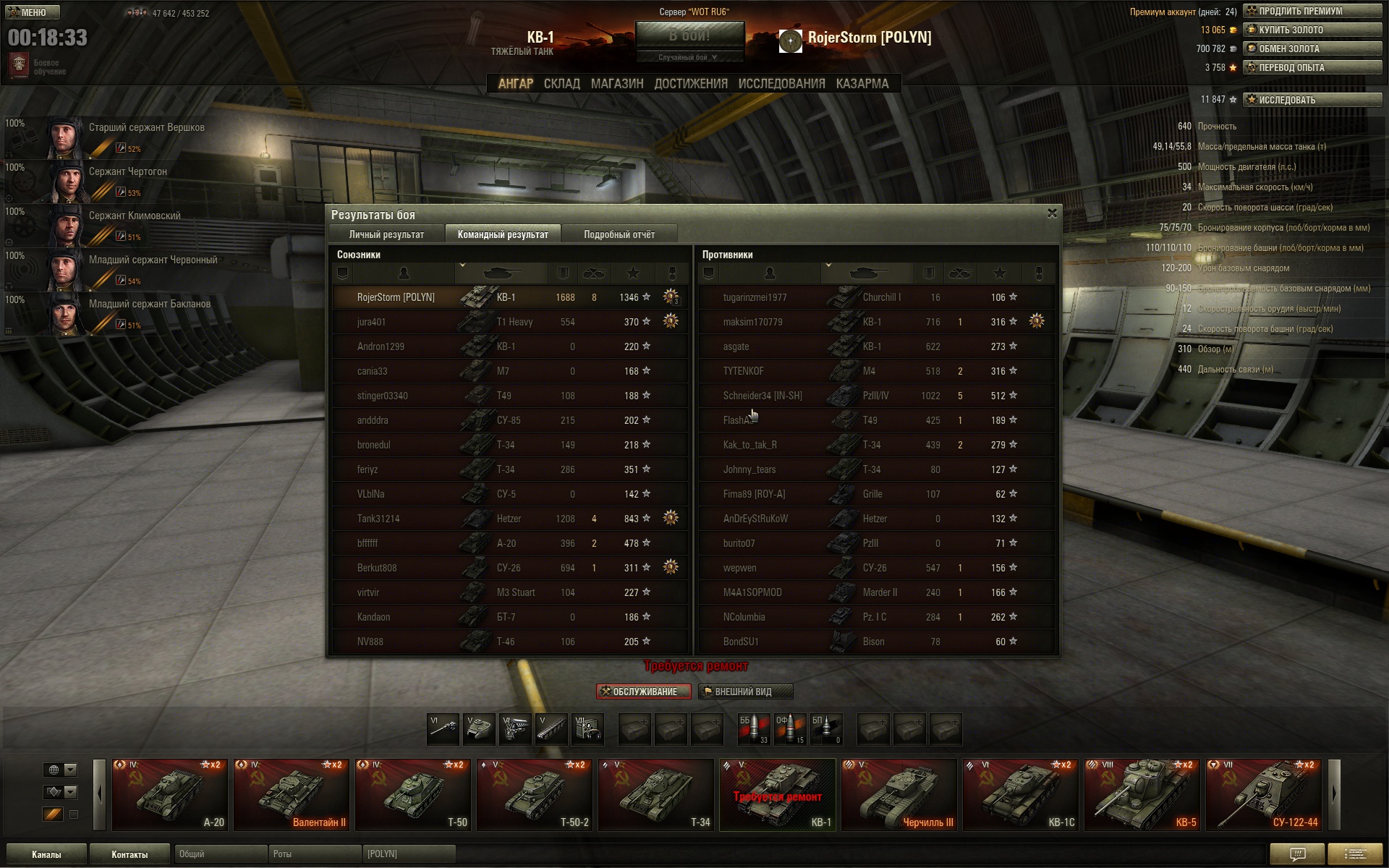Open the Каналы chat channels
1389x868 pixels.
pyautogui.click(x=46, y=854)
